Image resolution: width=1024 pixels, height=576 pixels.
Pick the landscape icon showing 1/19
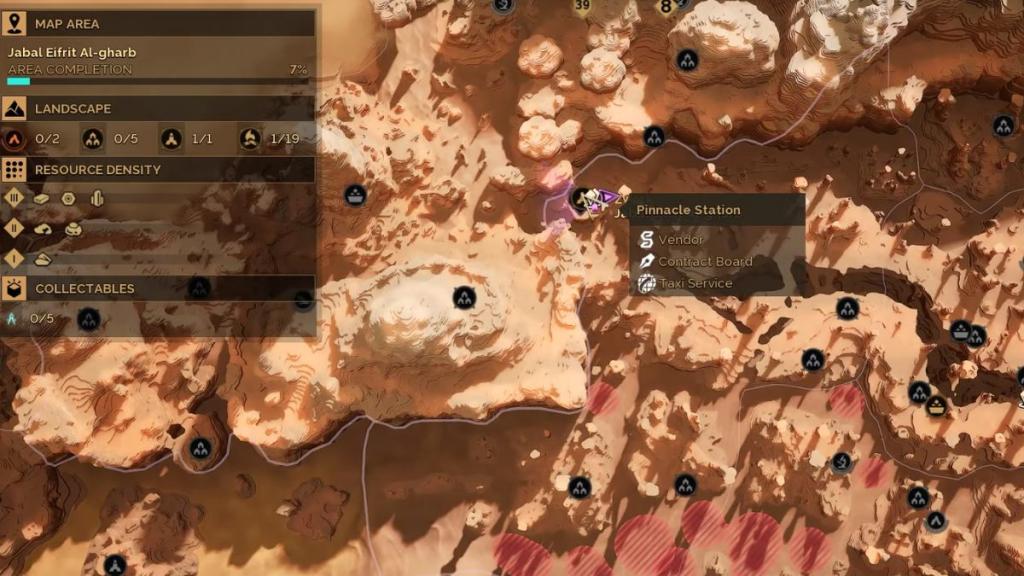coord(250,139)
